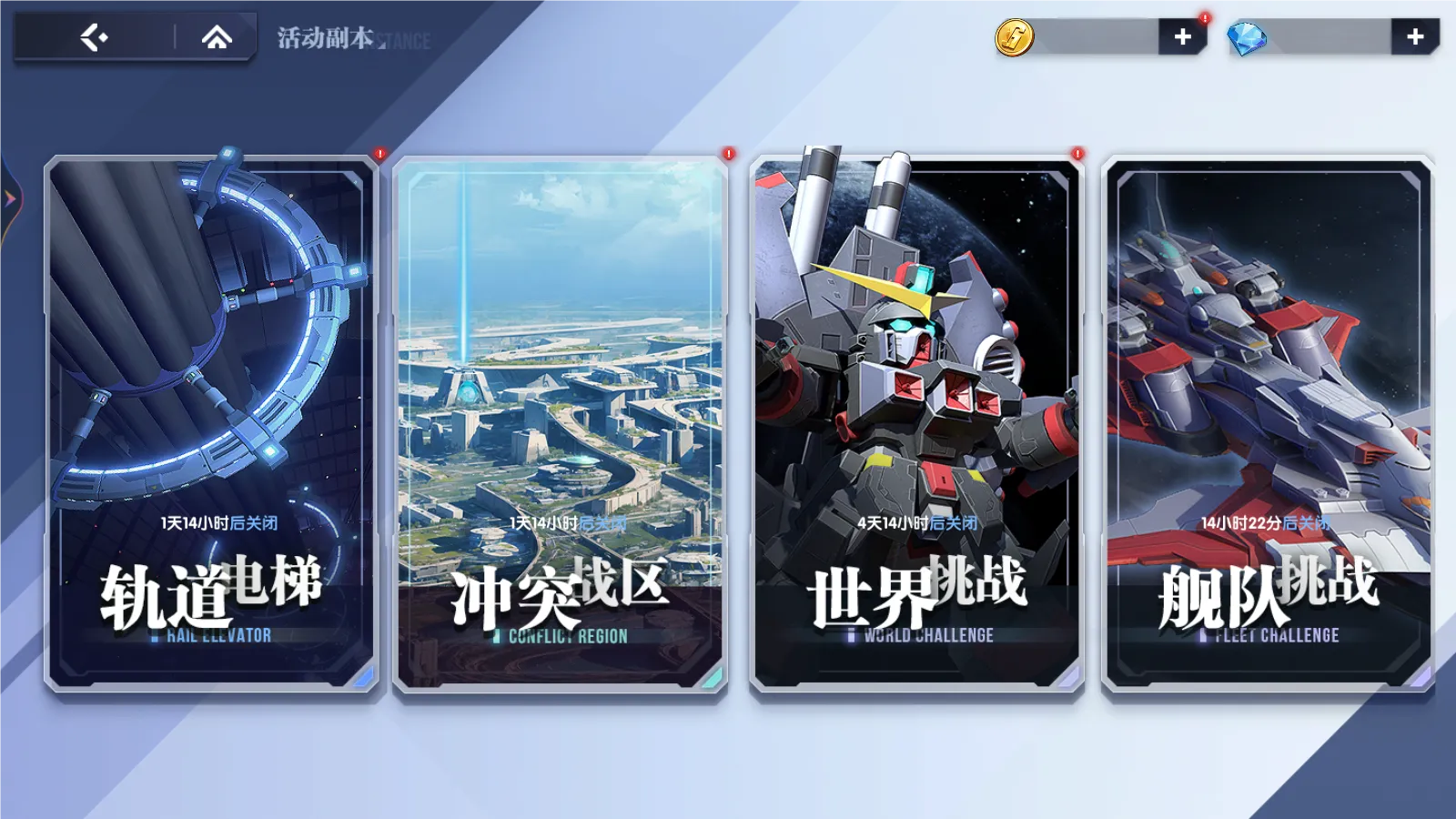Click the blue diamond currency icon
Image resolution: width=1456 pixels, height=819 pixels.
point(1245,38)
